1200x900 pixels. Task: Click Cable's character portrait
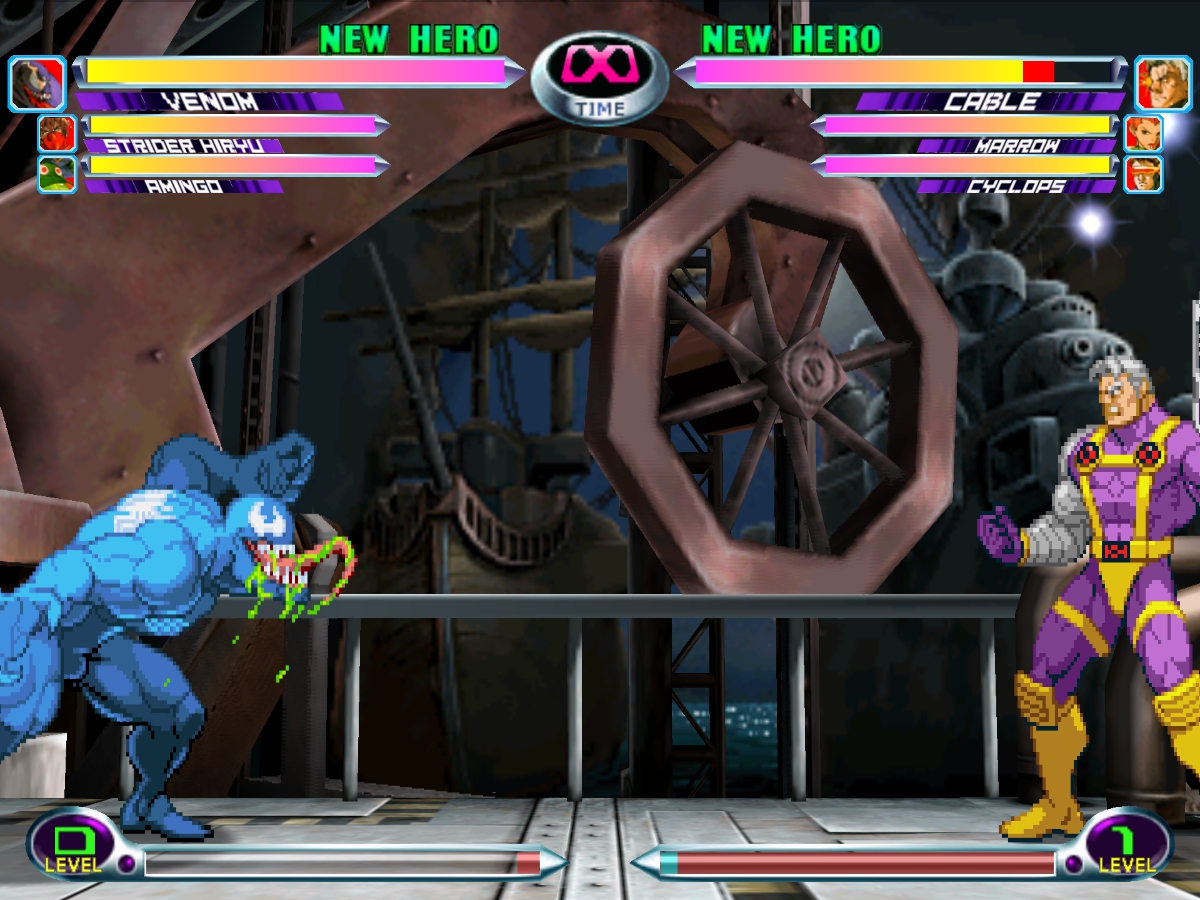(x=1162, y=84)
